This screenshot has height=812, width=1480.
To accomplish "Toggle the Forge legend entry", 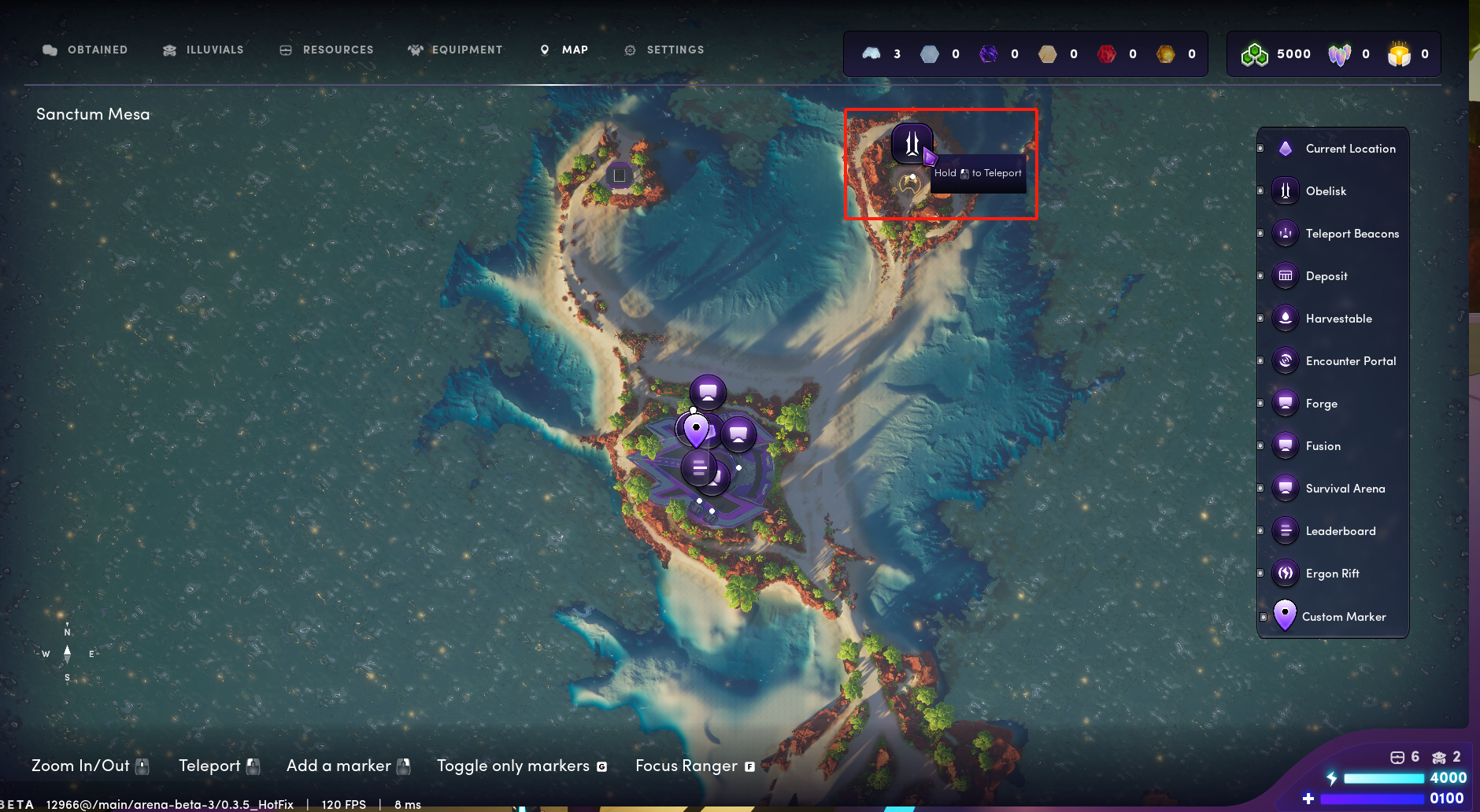I will tap(1320, 404).
